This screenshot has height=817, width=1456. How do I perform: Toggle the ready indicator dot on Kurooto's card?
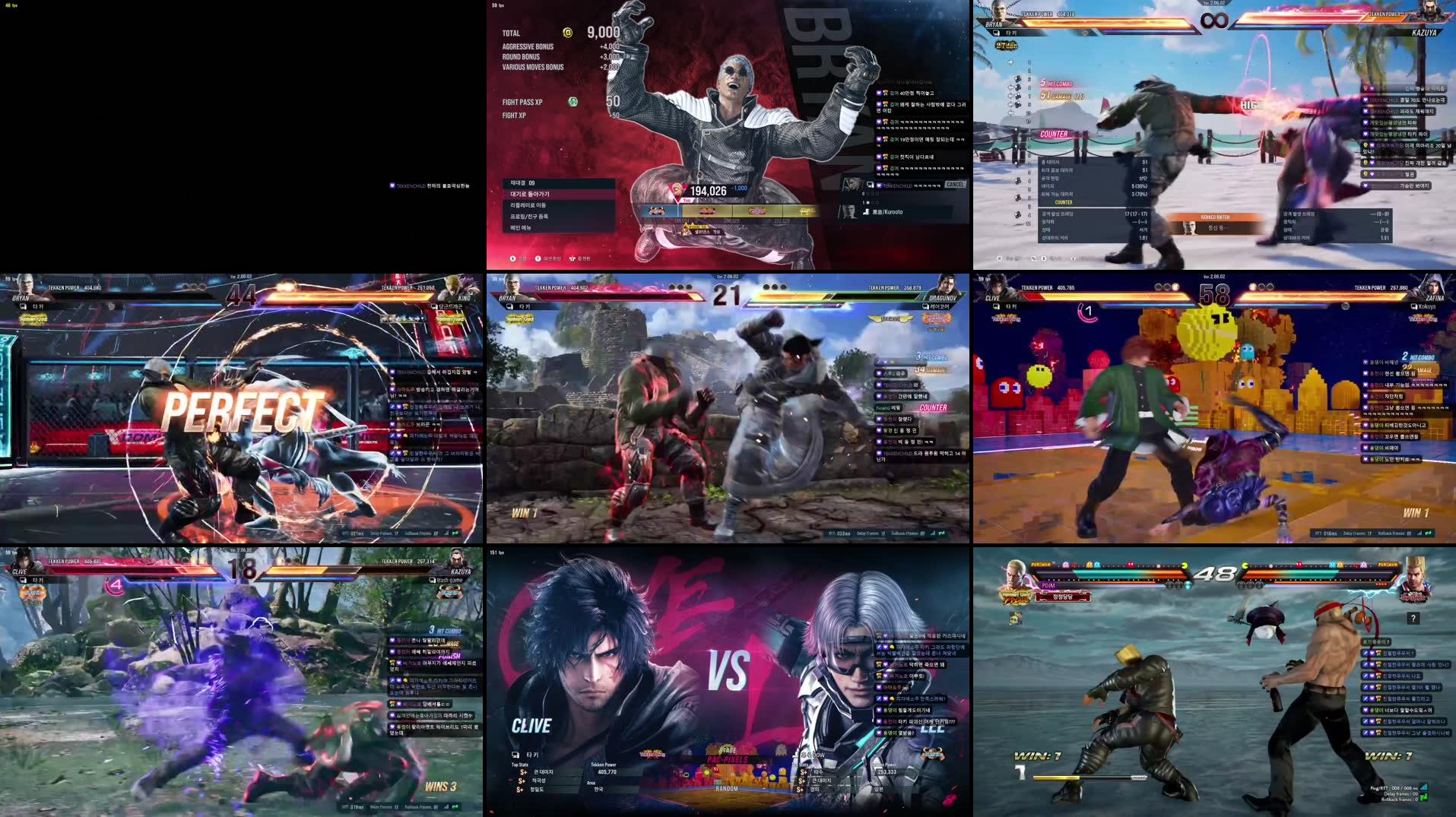point(868,204)
